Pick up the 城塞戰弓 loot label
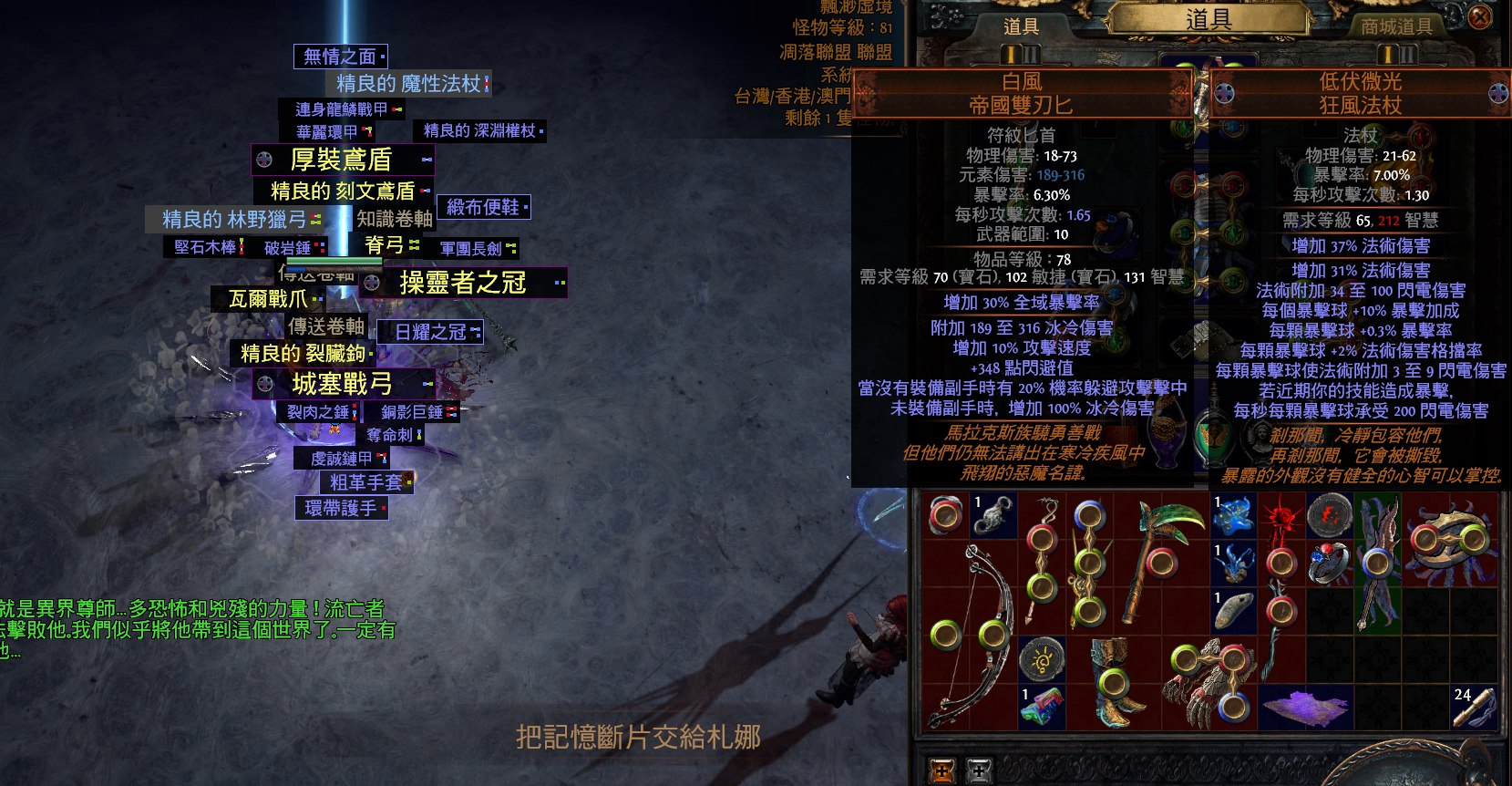The width and height of the screenshot is (1512, 786). (x=342, y=384)
